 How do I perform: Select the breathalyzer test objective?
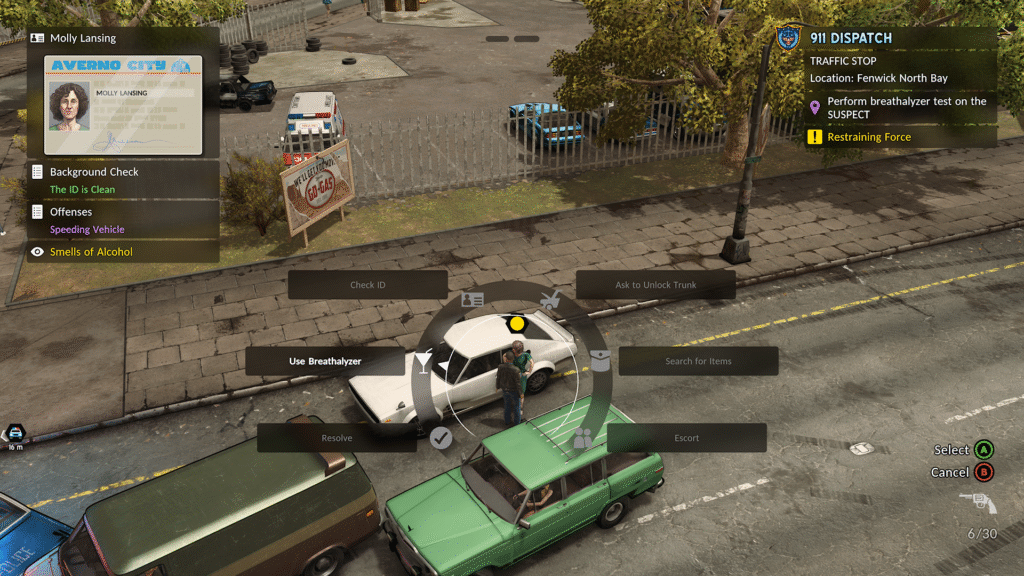900,108
